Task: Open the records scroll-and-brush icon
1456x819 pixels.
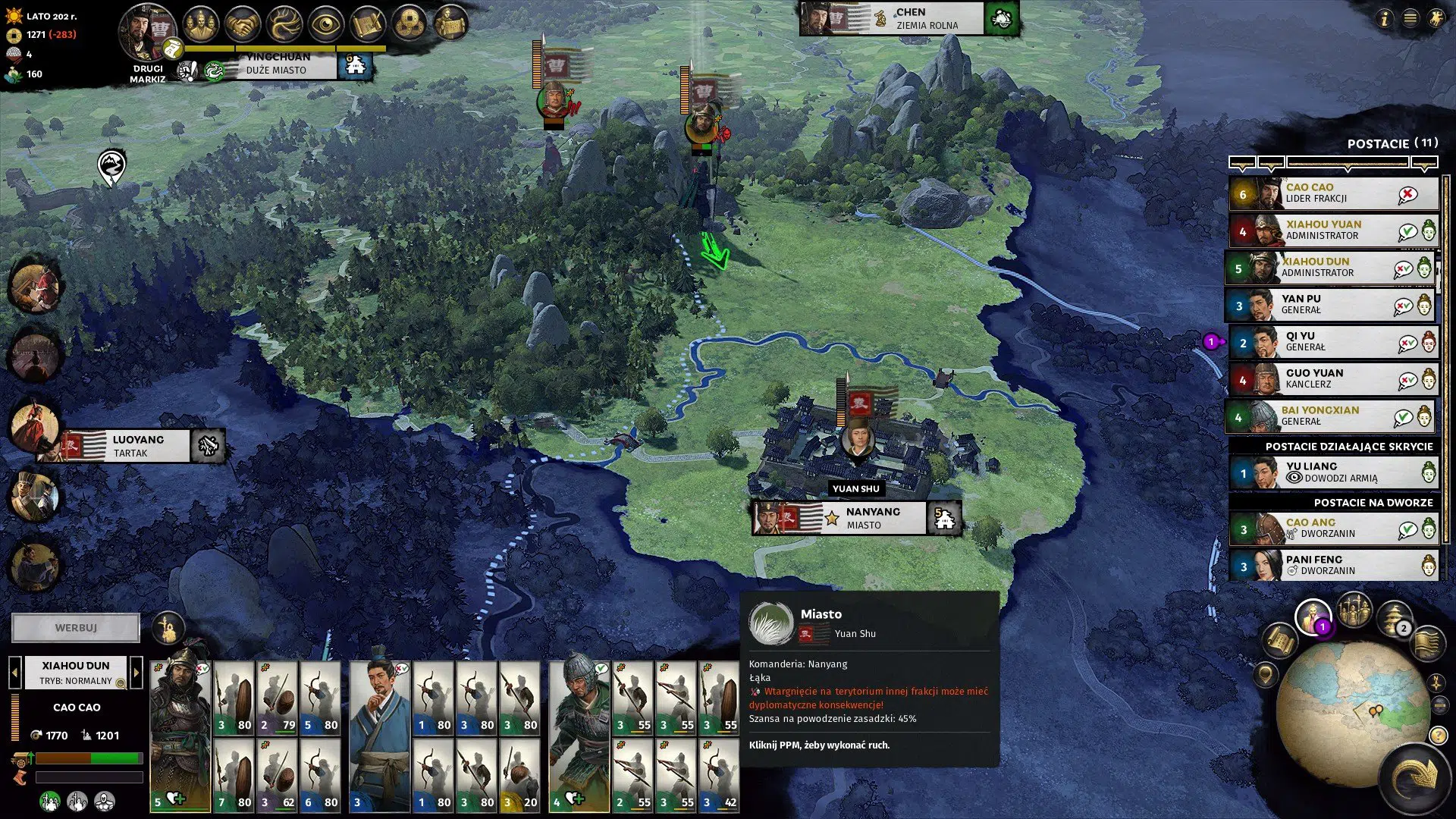Action: [x=369, y=23]
